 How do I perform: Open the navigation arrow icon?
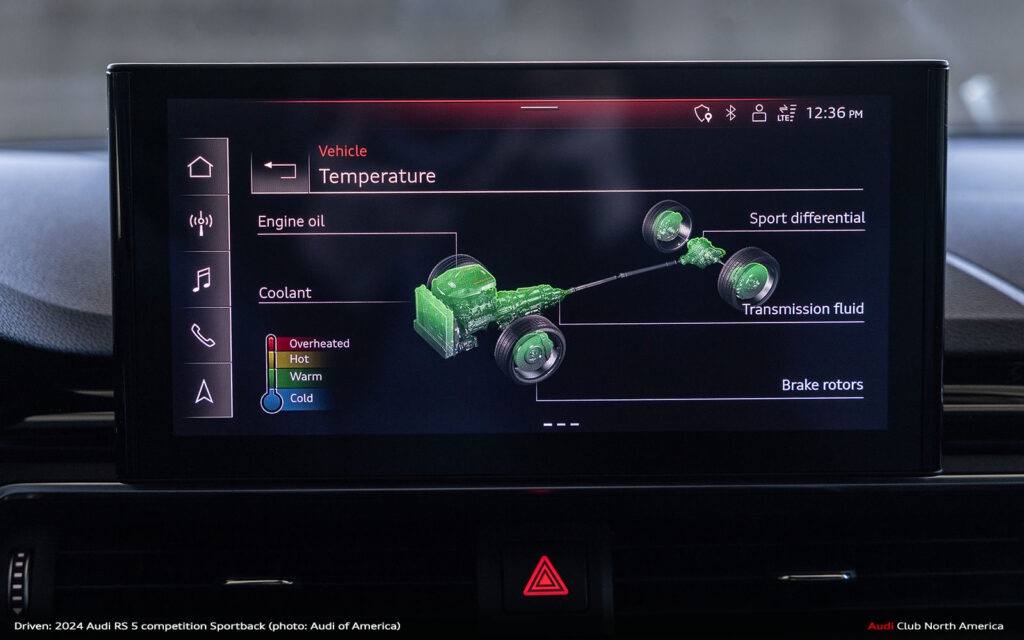click(203, 392)
